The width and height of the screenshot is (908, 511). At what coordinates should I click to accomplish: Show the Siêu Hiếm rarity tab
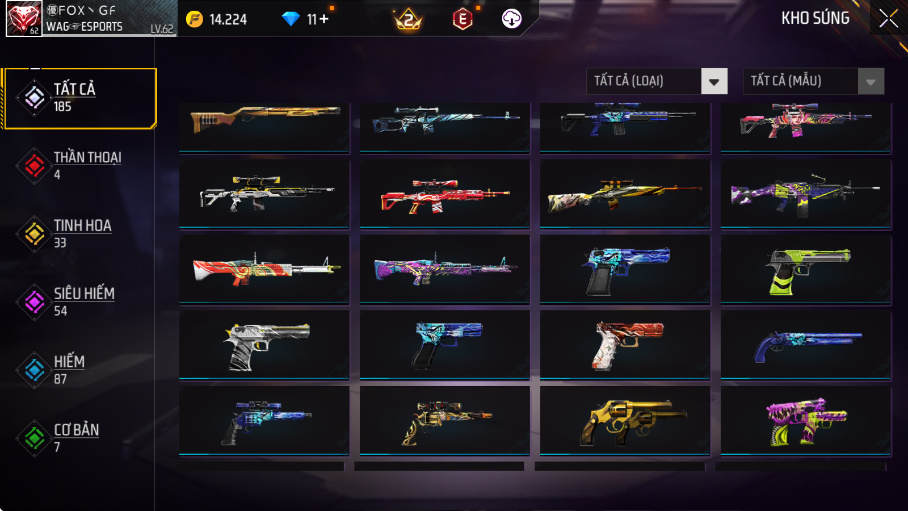click(x=80, y=302)
